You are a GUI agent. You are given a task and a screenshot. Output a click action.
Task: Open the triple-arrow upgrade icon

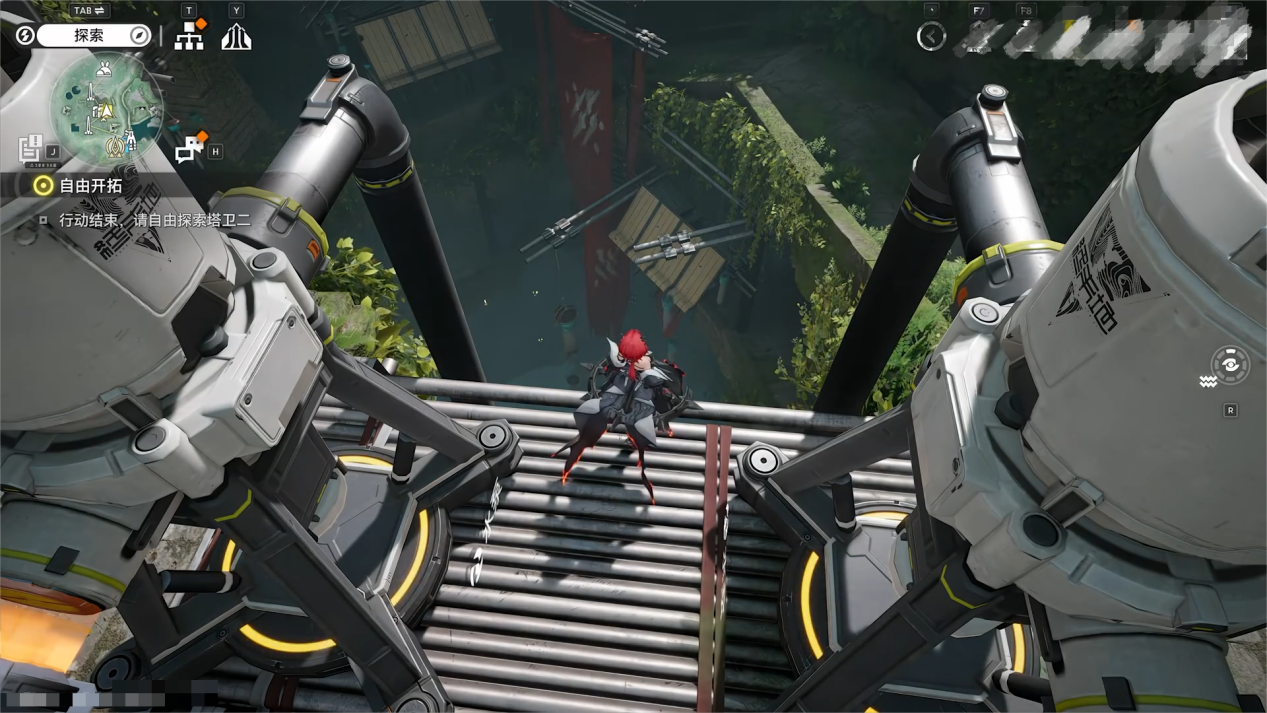[x=236, y=37]
